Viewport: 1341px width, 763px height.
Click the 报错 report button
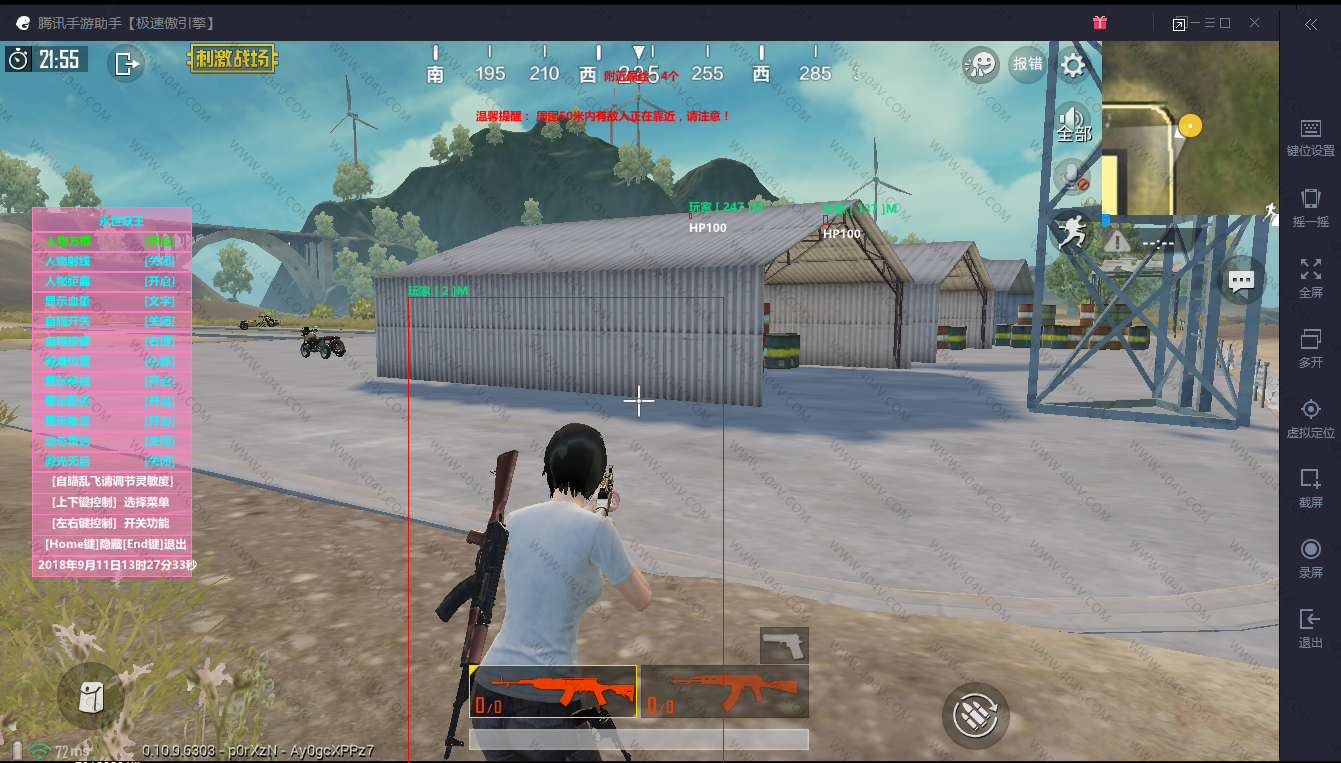pos(1028,65)
